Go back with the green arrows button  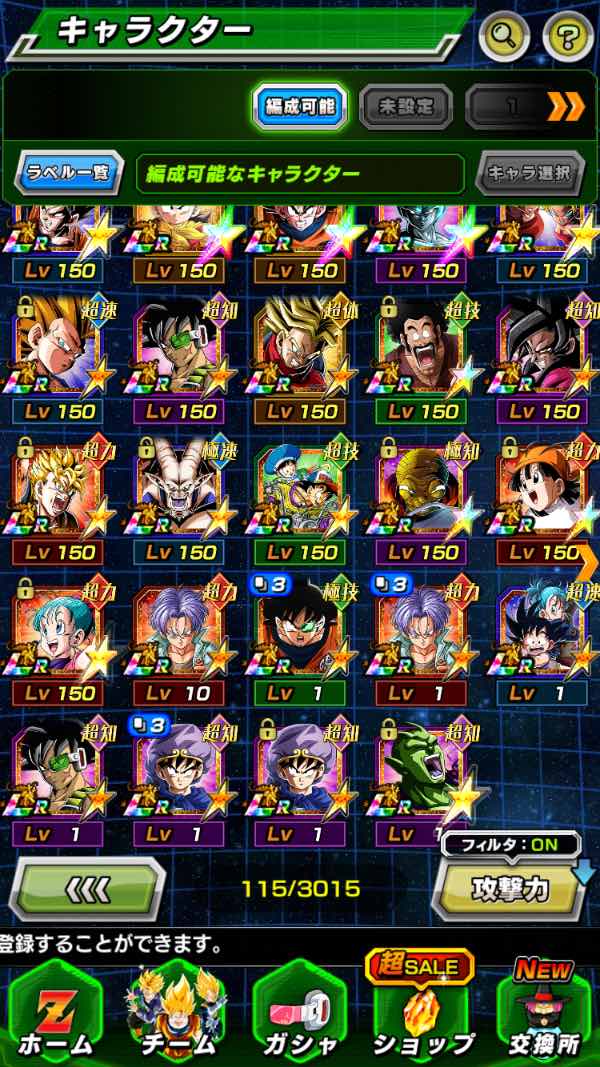pos(88,889)
